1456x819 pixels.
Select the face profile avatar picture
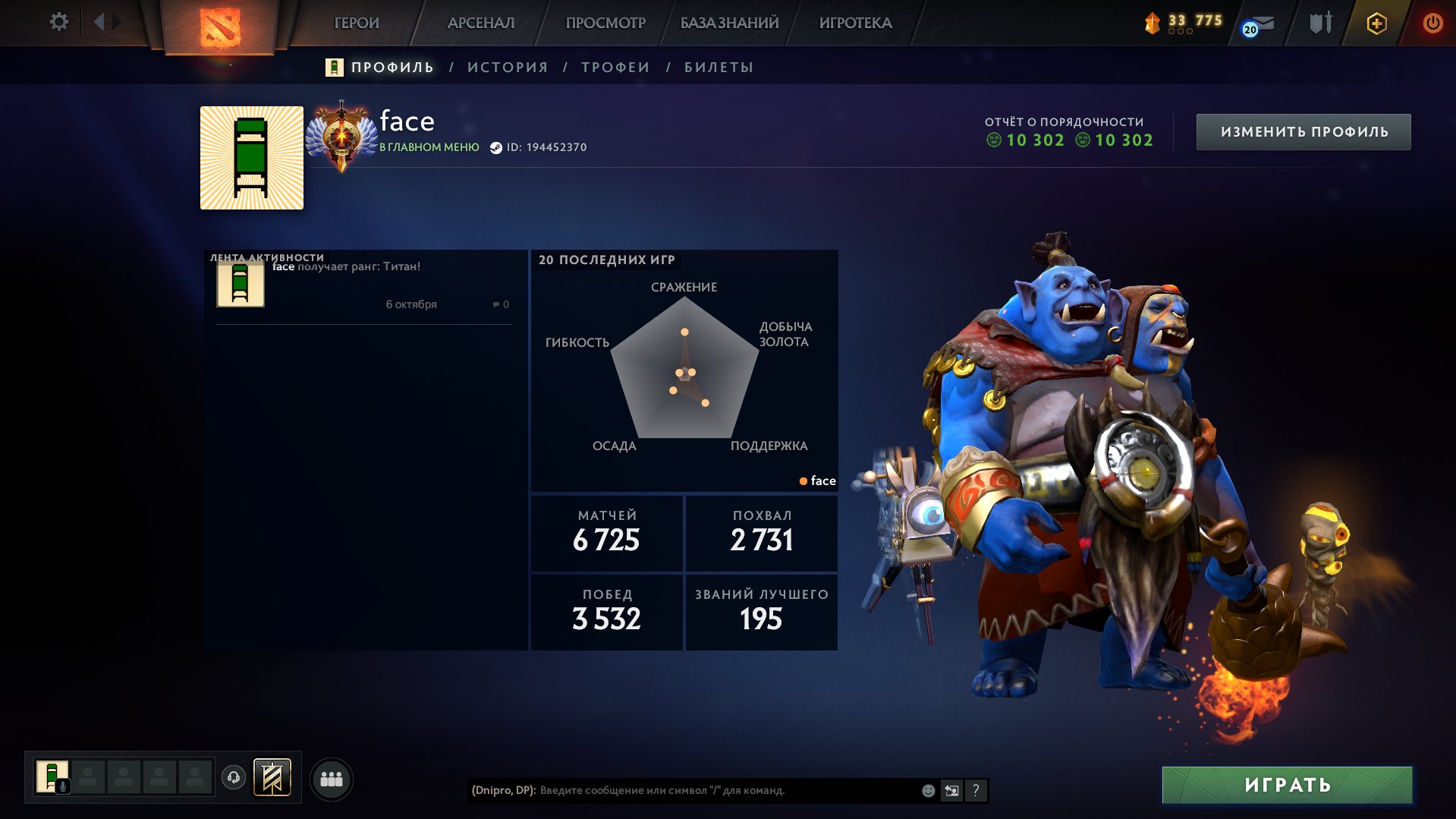(252, 158)
